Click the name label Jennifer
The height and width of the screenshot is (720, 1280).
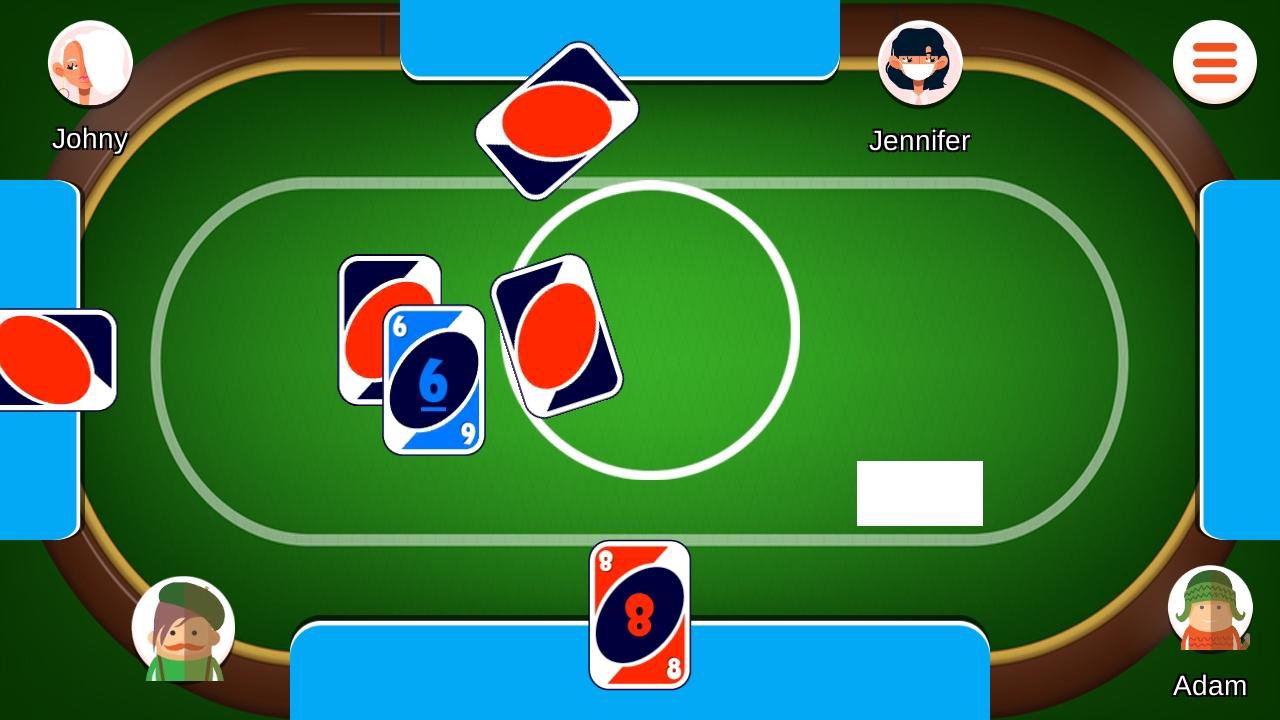click(x=919, y=141)
